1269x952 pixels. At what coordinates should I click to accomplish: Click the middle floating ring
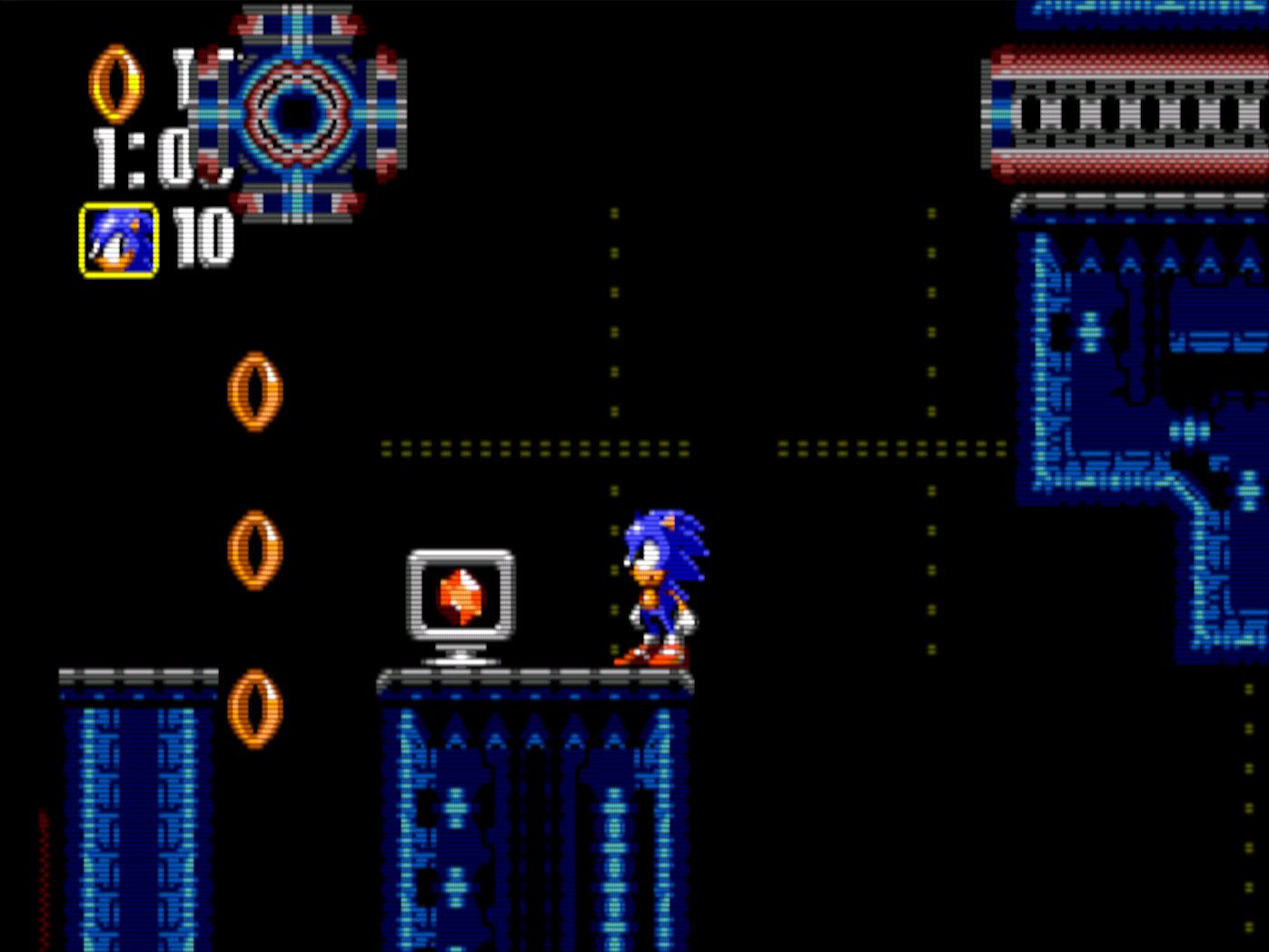(254, 550)
